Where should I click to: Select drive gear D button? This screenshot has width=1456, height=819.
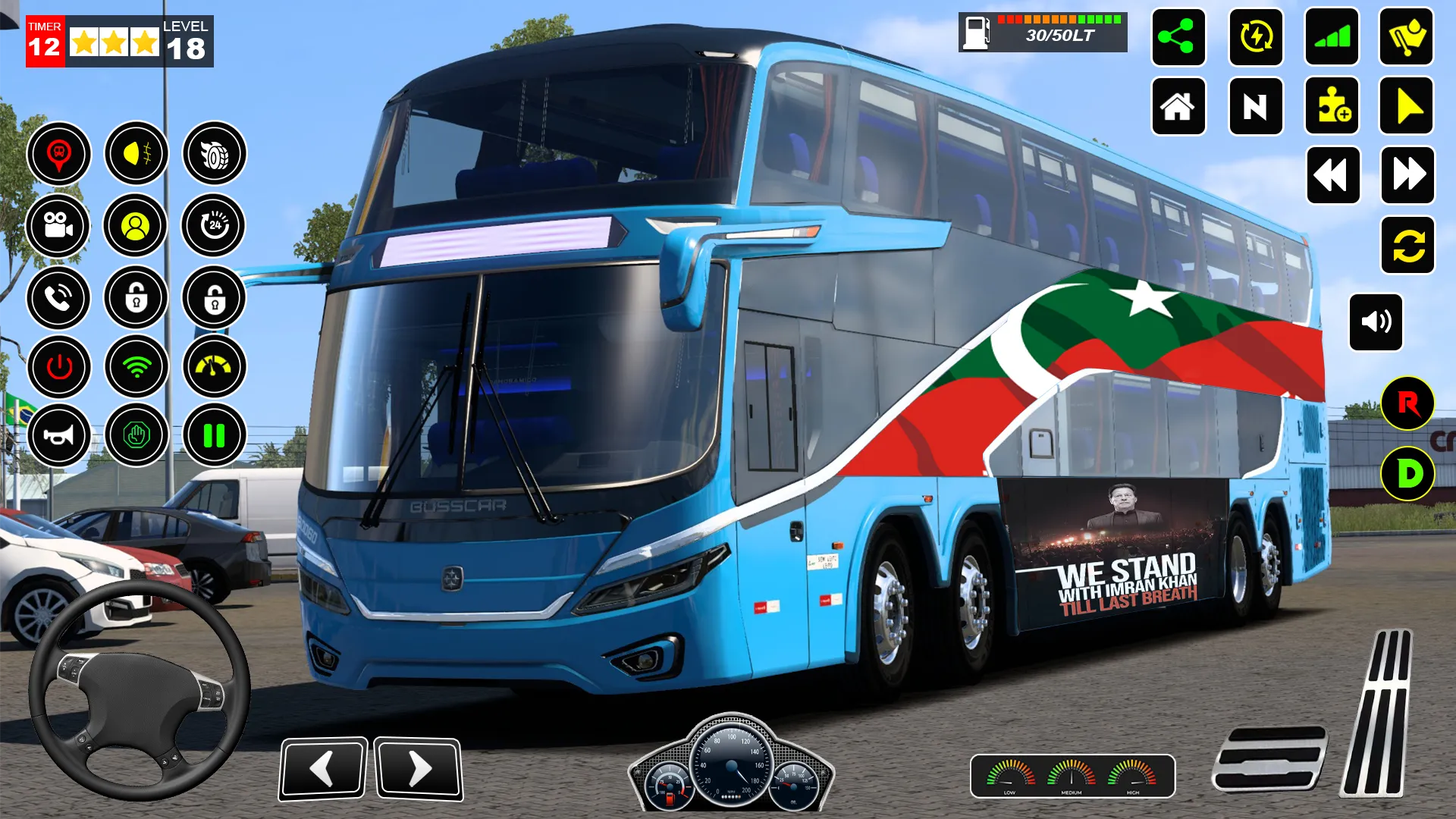coord(1407,474)
